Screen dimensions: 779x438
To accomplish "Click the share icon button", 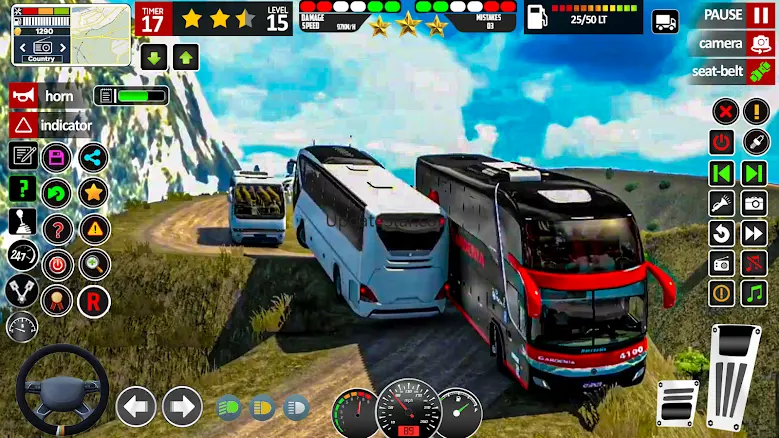I will click(x=93, y=157).
